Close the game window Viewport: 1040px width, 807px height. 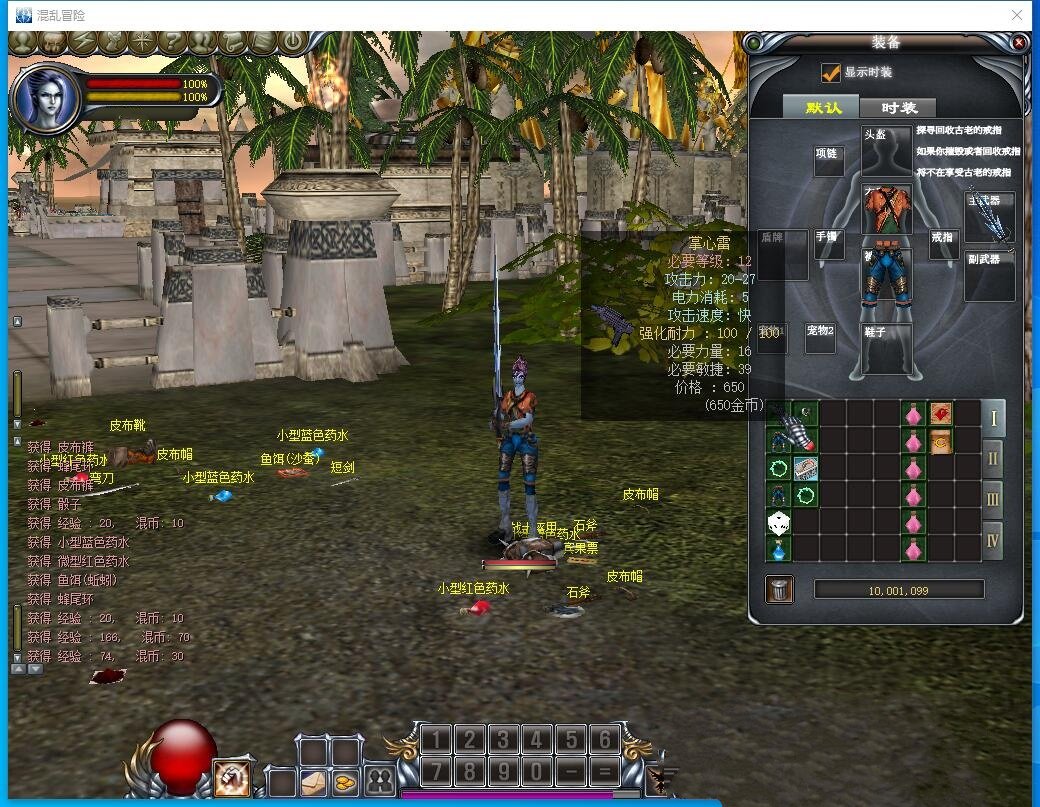coord(1017,15)
